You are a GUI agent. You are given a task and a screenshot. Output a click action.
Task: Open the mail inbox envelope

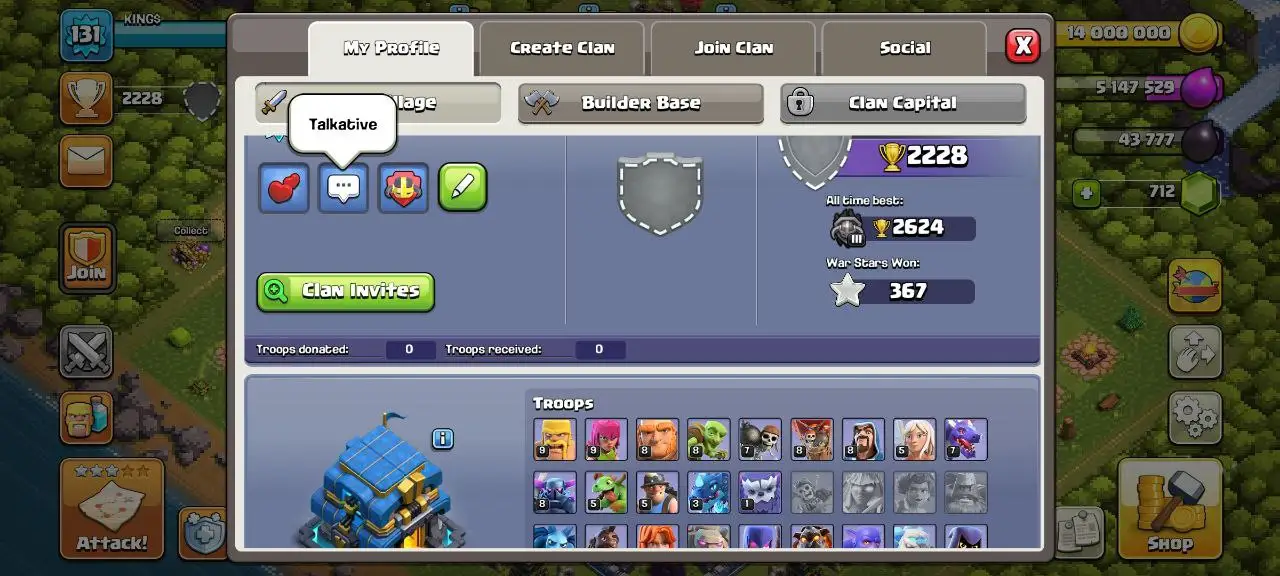86,161
